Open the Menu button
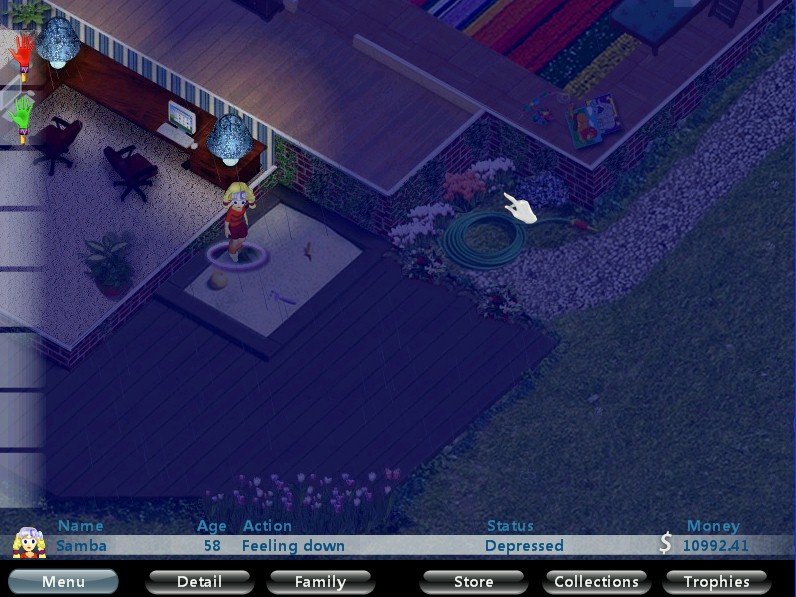796x597 pixels. (63, 581)
